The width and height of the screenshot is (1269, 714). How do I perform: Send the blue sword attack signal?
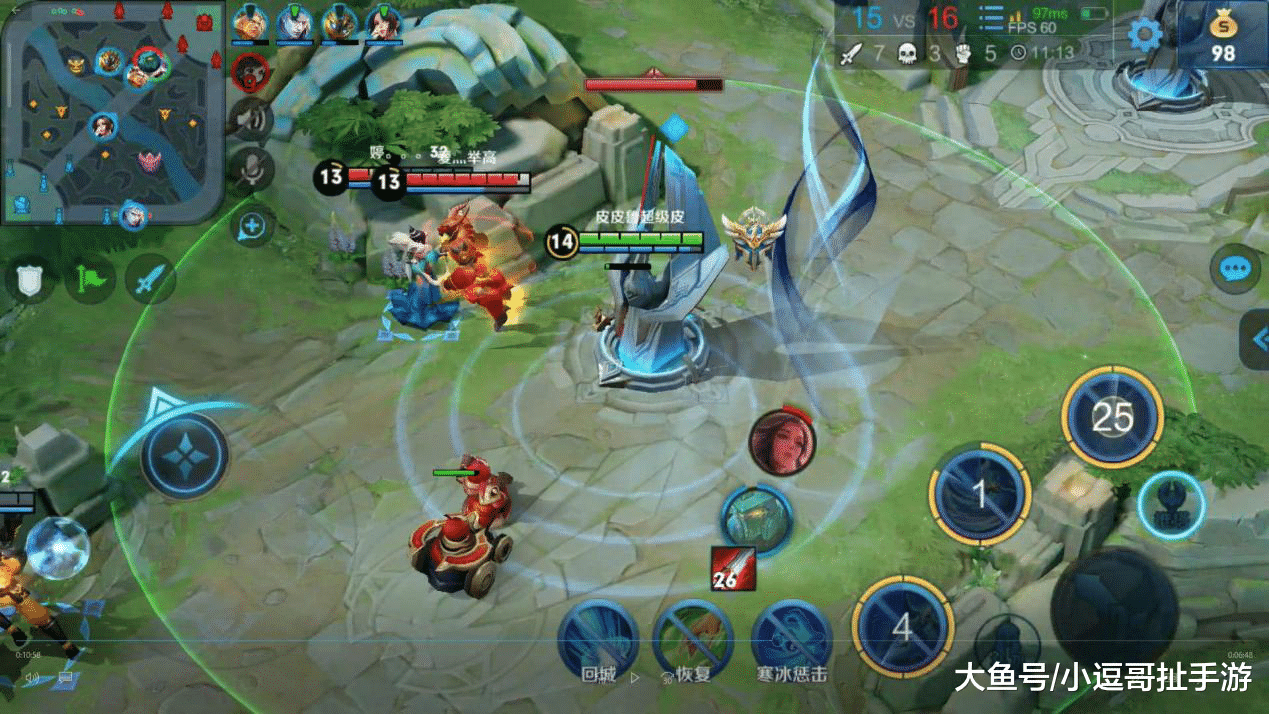coord(150,280)
